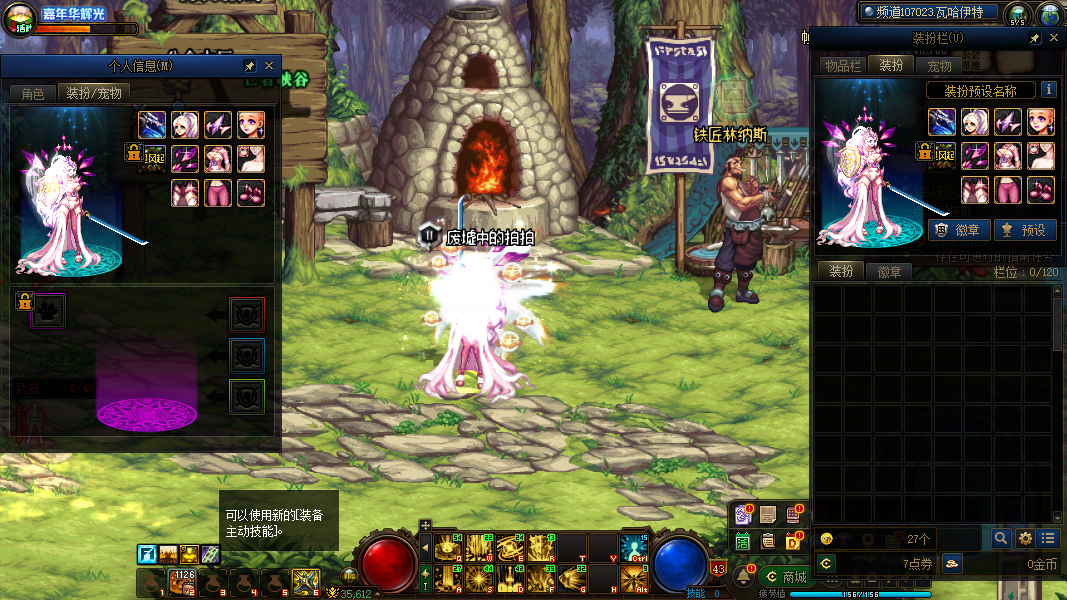Switch to the 宠物 pet tab

(x=940, y=65)
